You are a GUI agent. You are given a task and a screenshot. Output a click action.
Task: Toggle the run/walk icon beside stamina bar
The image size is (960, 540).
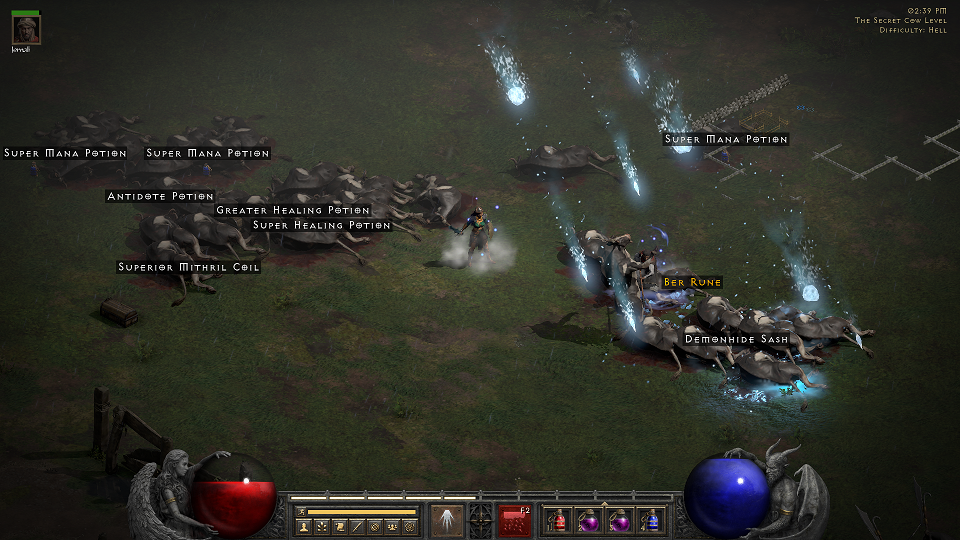pos(301,511)
